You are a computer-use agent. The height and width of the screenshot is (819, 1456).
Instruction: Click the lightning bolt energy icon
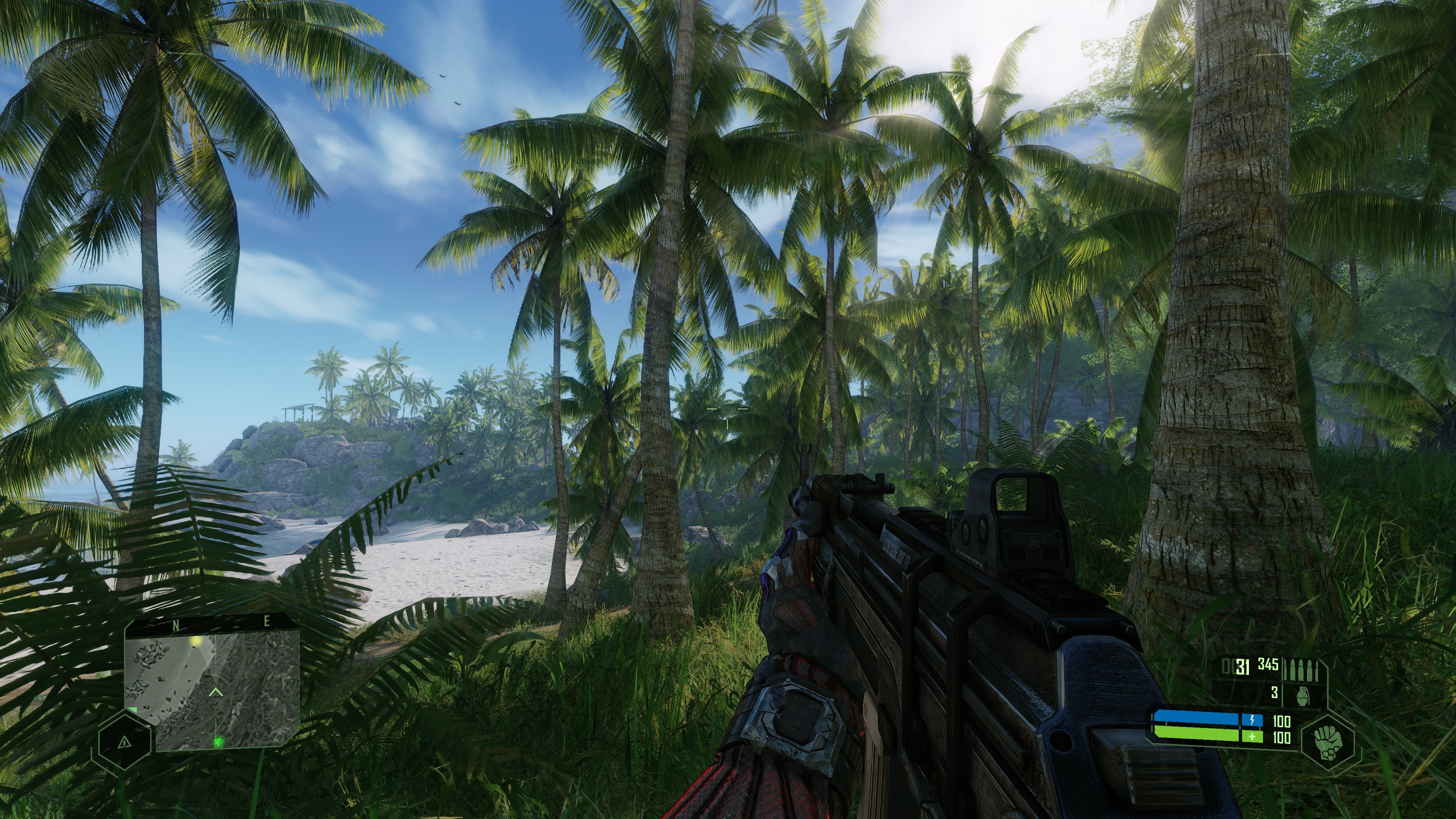coord(1252,721)
